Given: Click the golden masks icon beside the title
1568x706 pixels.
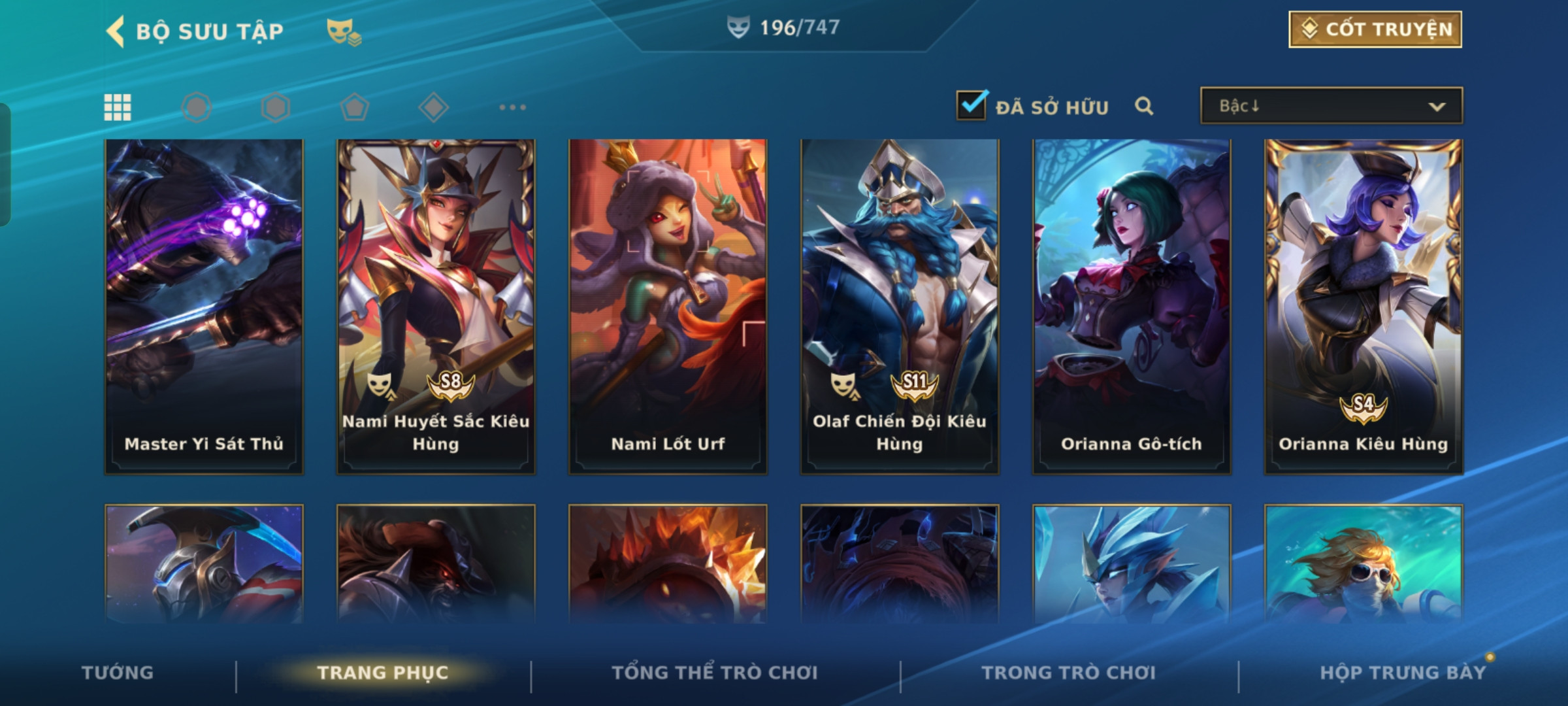Looking at the screenshot, I should point(344,31).
